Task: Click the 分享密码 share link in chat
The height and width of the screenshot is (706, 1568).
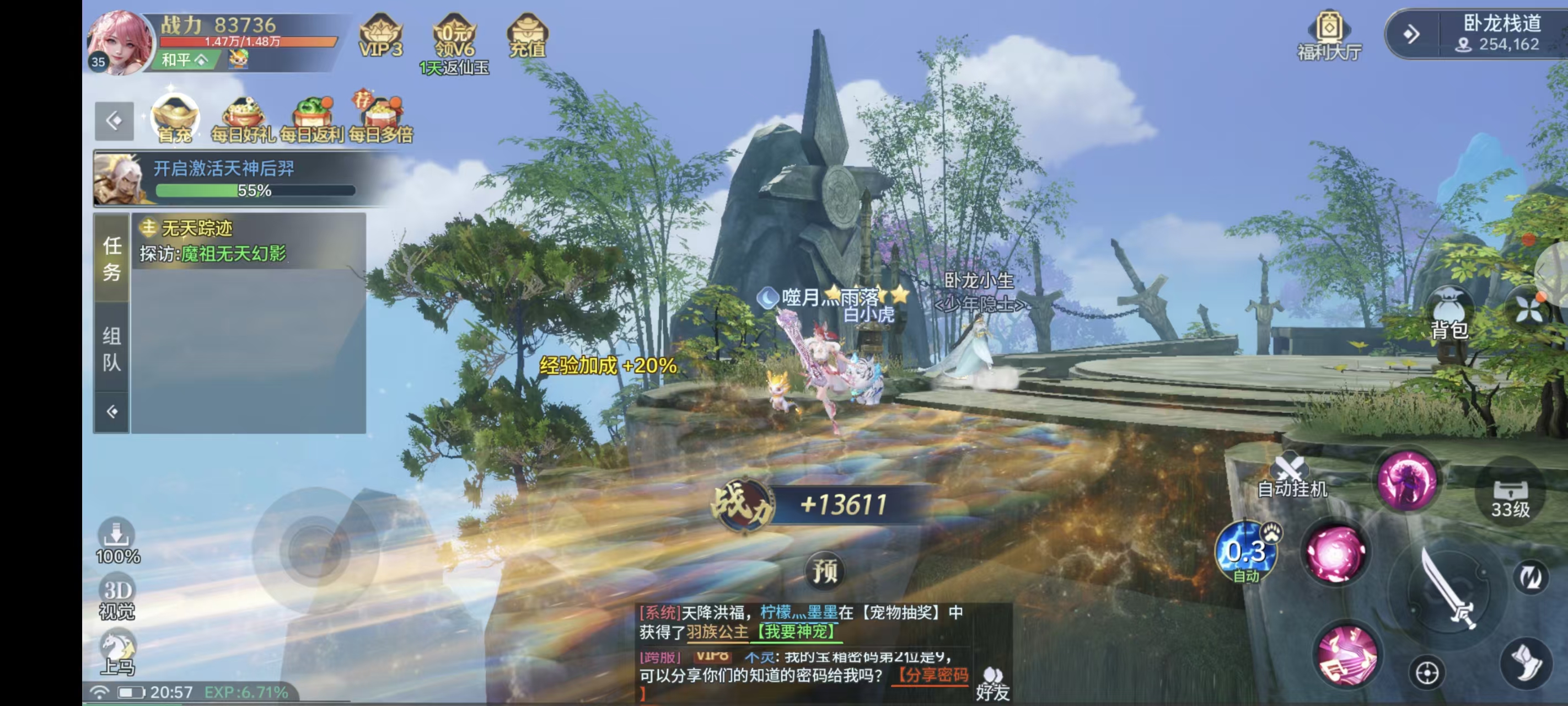Action: (931, 675)
